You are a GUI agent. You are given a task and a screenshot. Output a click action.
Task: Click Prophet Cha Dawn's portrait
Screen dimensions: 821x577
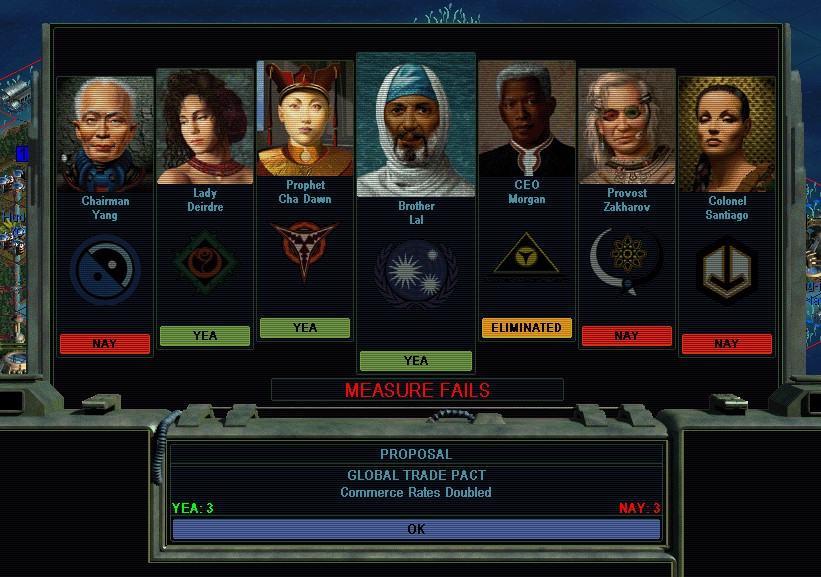tap(305, 118)
